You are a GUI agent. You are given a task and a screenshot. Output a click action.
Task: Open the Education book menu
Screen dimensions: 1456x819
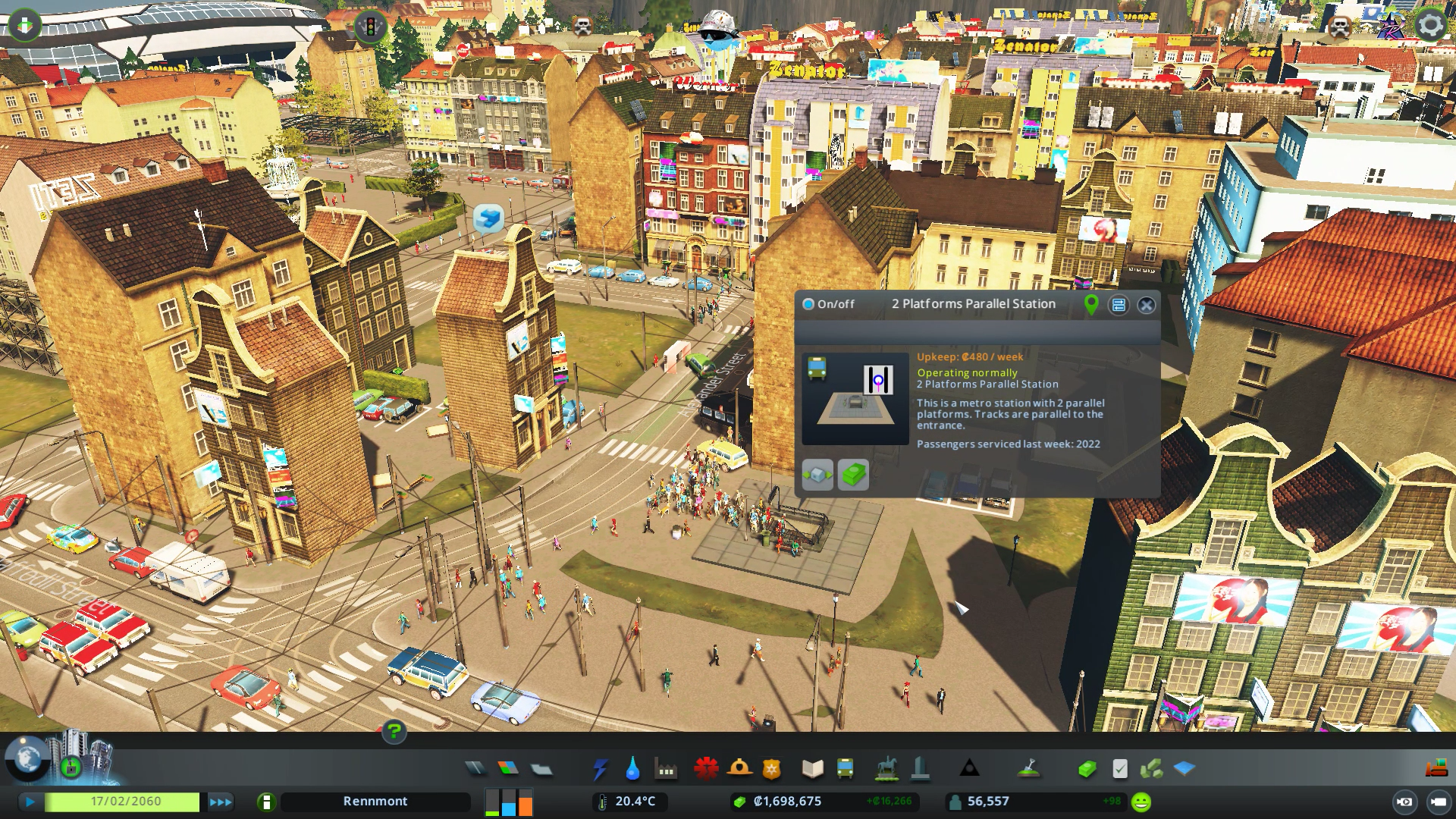pyautogui.click(x=812, y=769)
